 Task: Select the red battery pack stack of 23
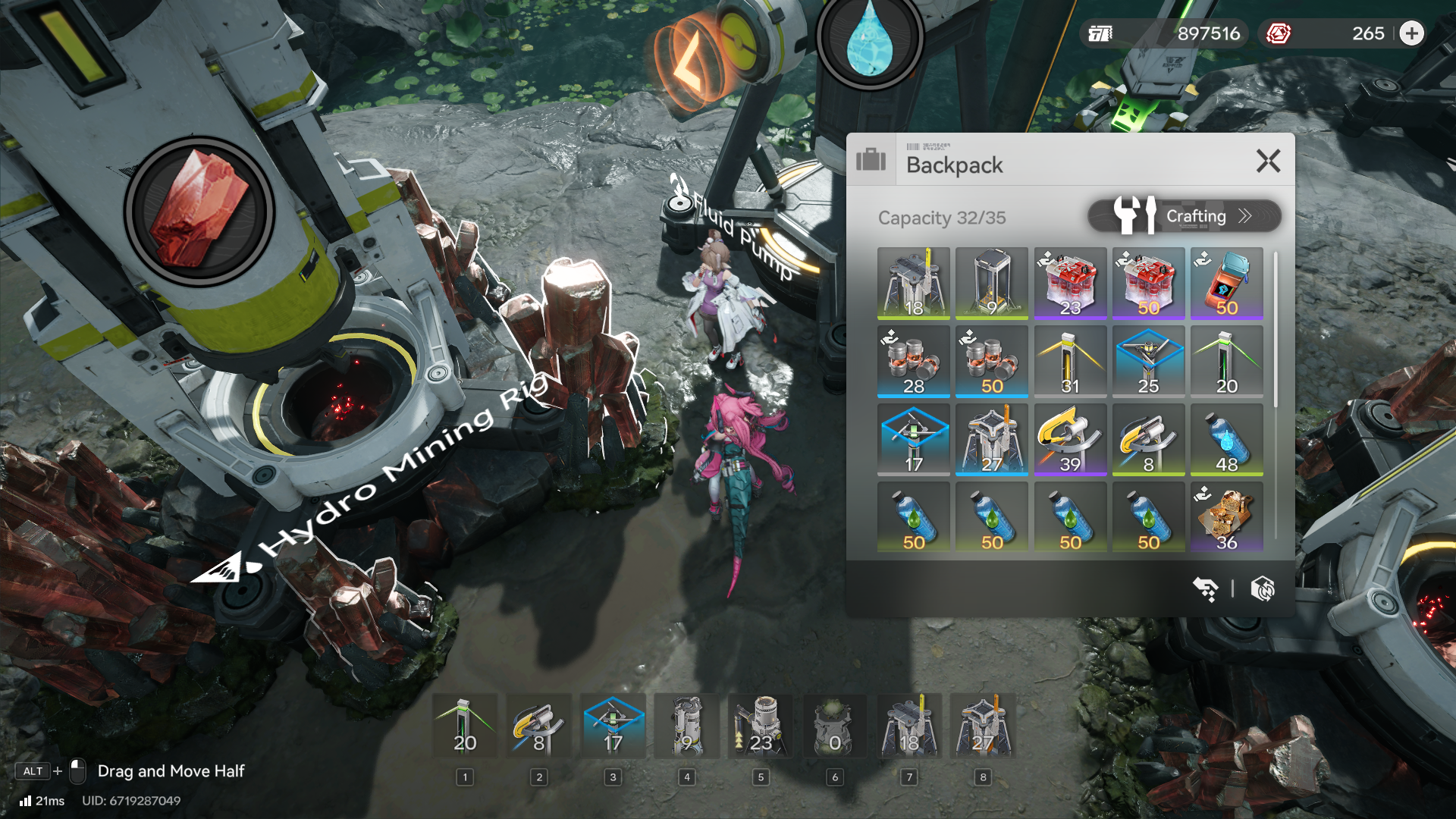pos(1070,283)
